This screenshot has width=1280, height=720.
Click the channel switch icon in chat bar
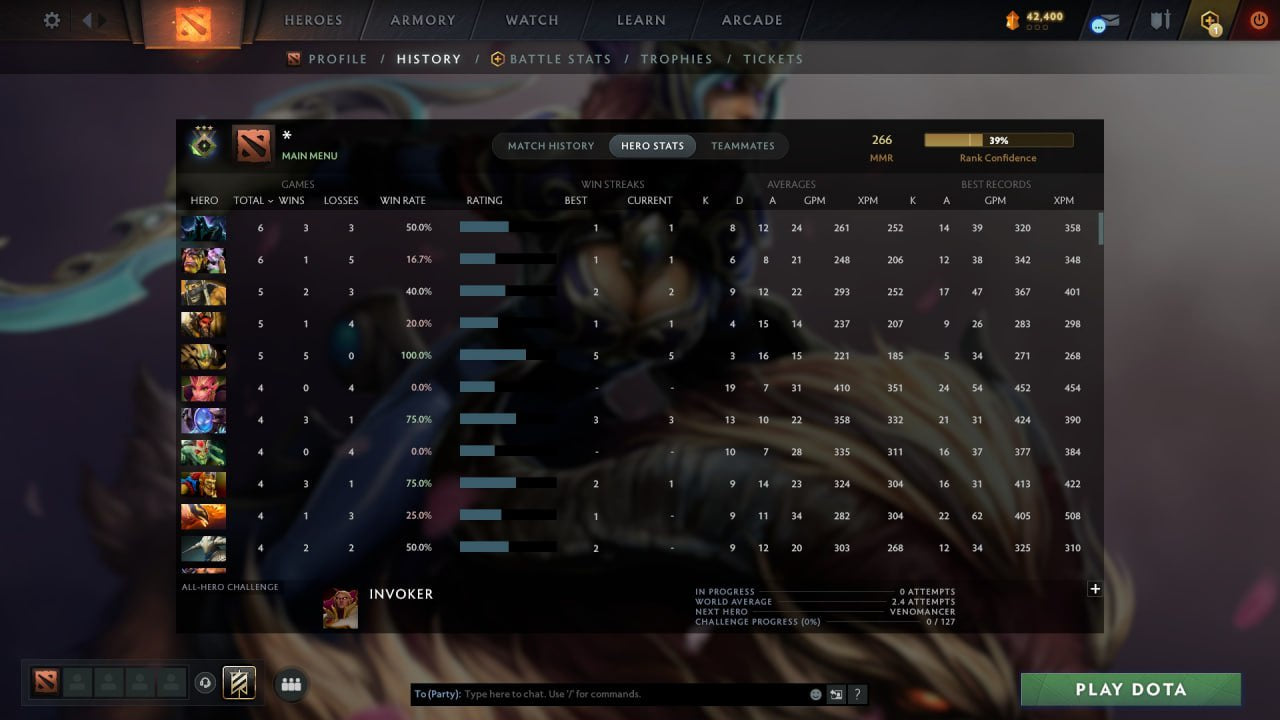[x=836, y=693]
